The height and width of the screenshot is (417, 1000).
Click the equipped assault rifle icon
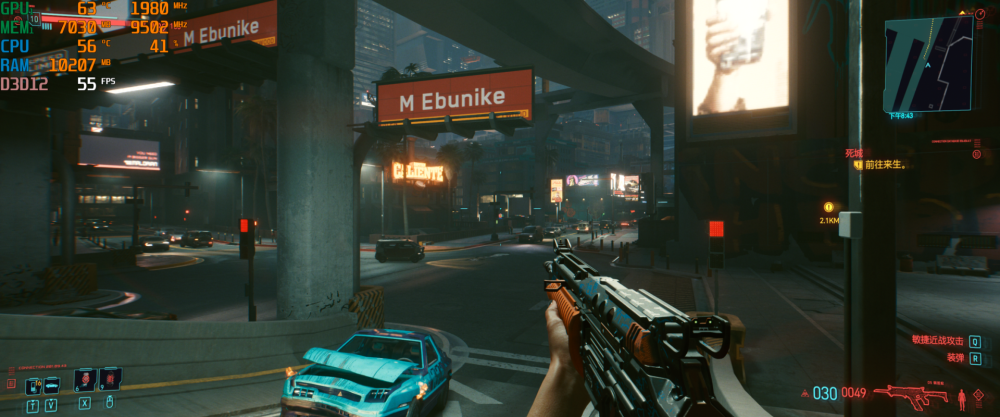click(x=910, y=395)
